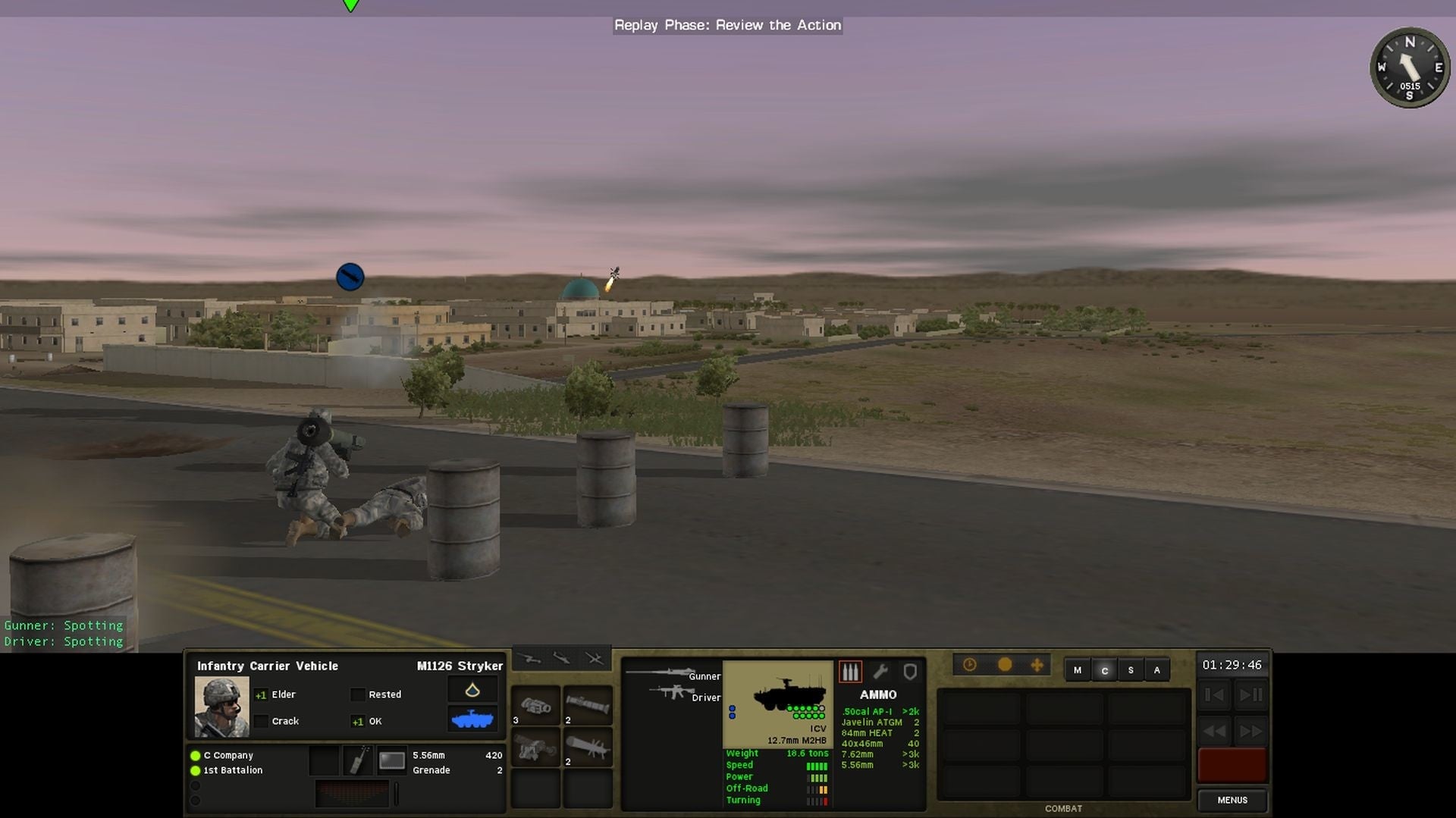The width and height of the screenshot is (1456, 818).
Task: Select the wrench damage panel icon
Action: [x=881, y=671]
